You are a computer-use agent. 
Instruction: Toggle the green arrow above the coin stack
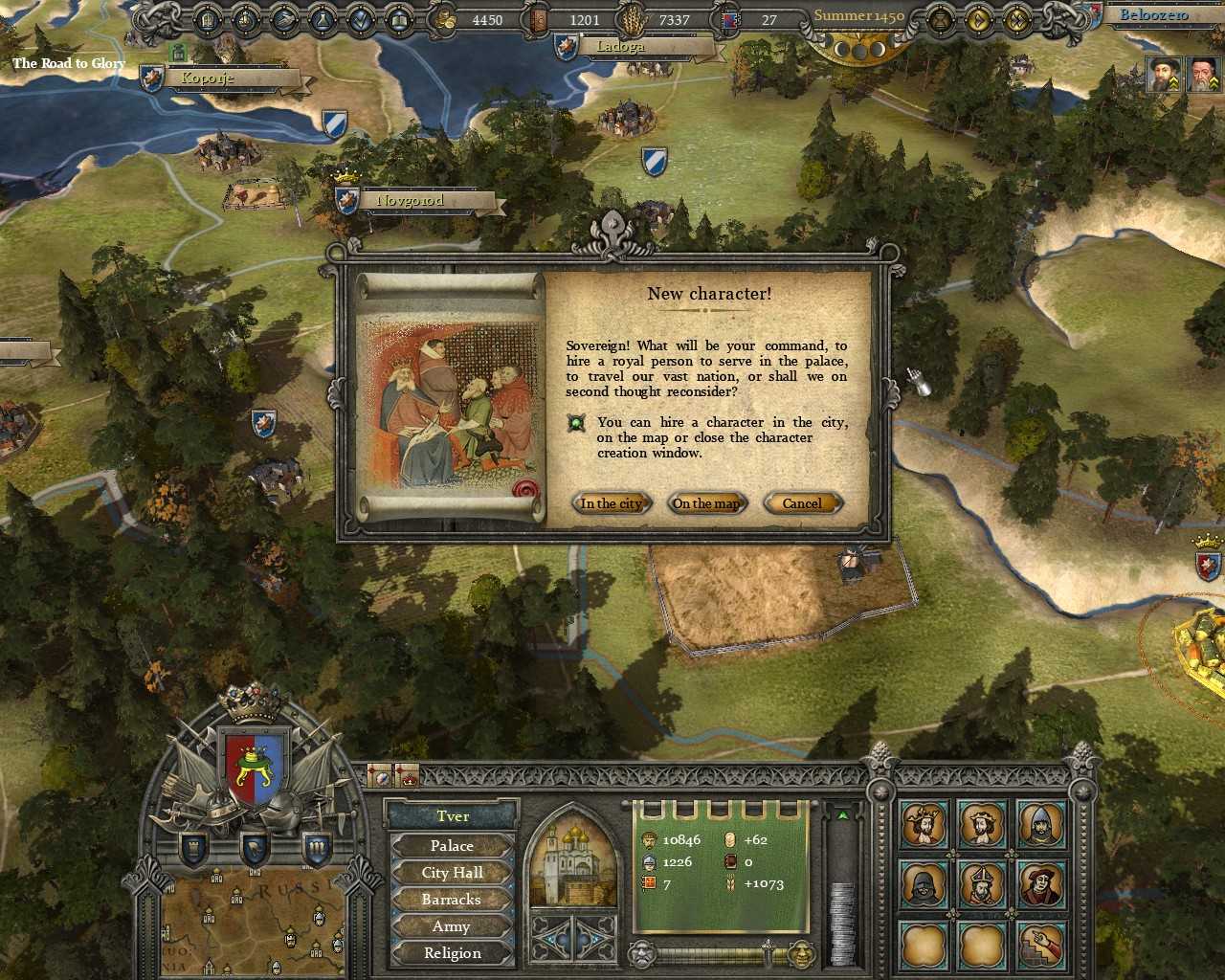point(842,816)
